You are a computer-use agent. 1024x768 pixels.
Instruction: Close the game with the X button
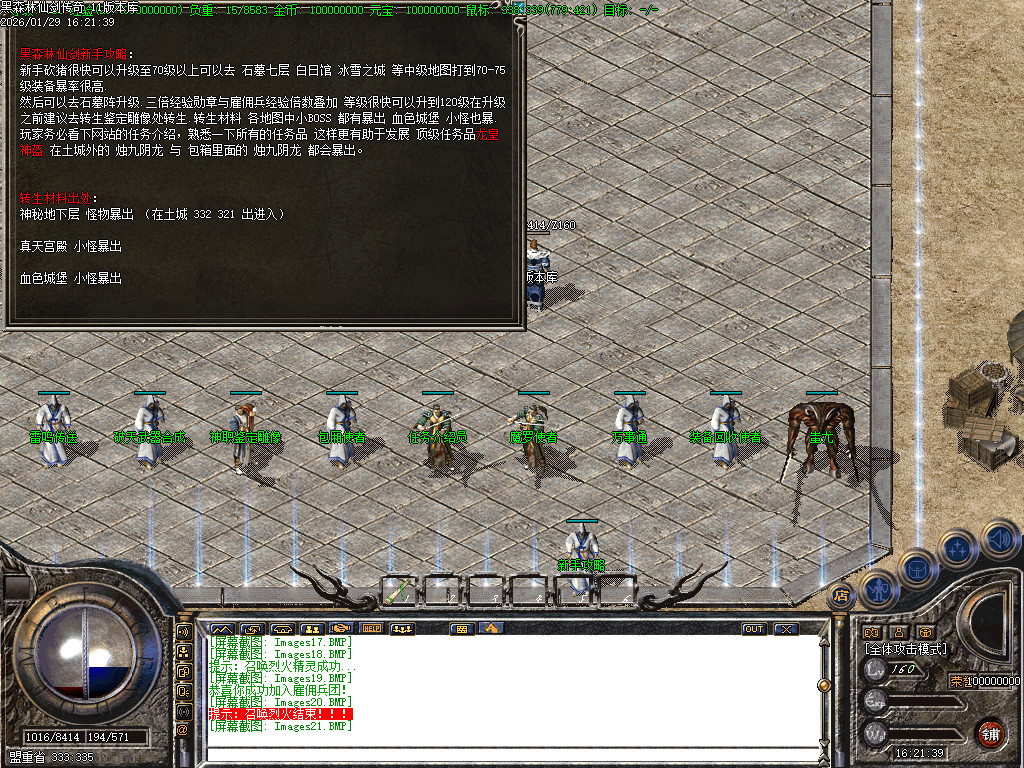(x=787, y=629)
